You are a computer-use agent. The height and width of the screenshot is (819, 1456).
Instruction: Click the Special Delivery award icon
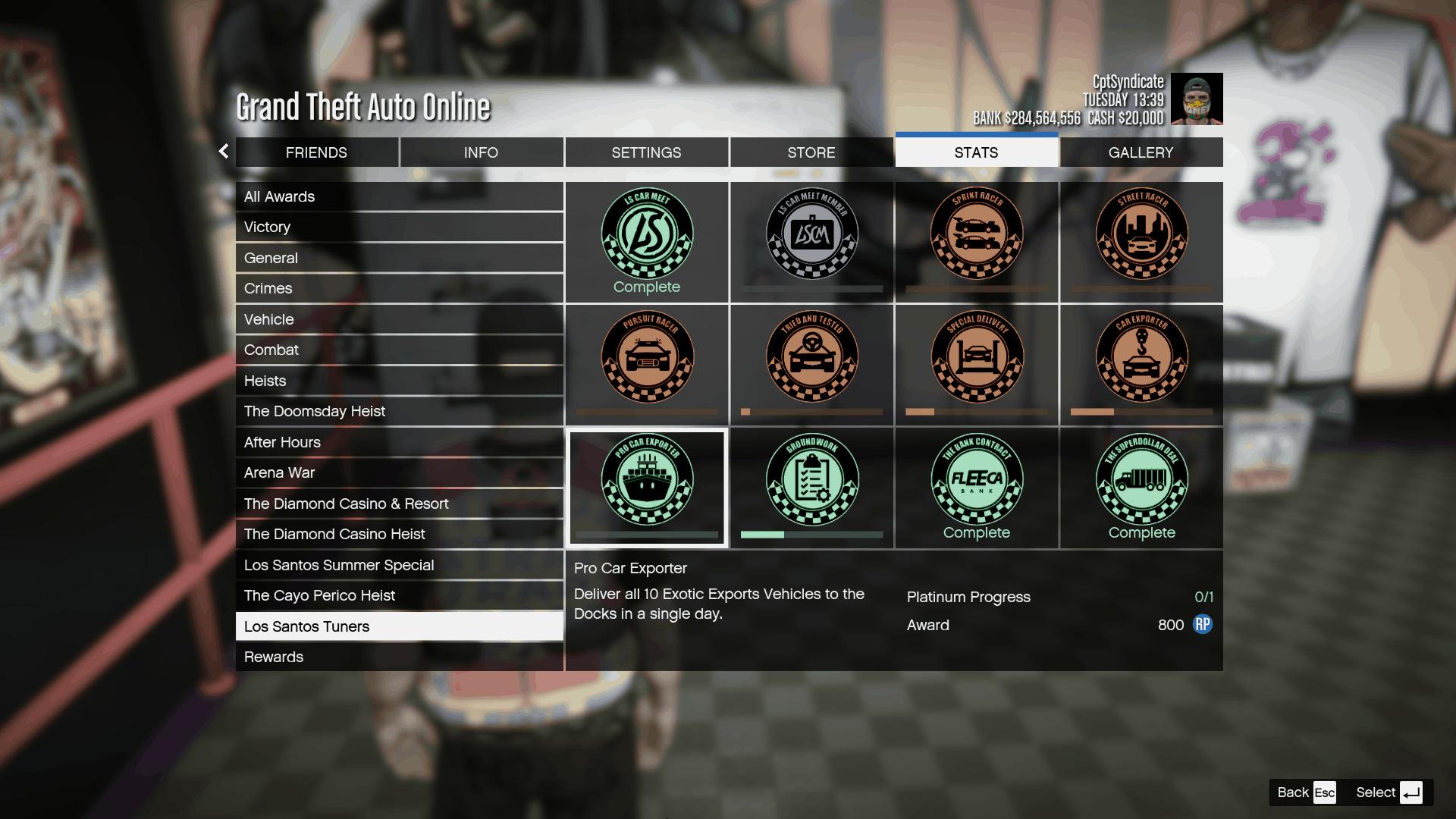[x=976, y=356]
